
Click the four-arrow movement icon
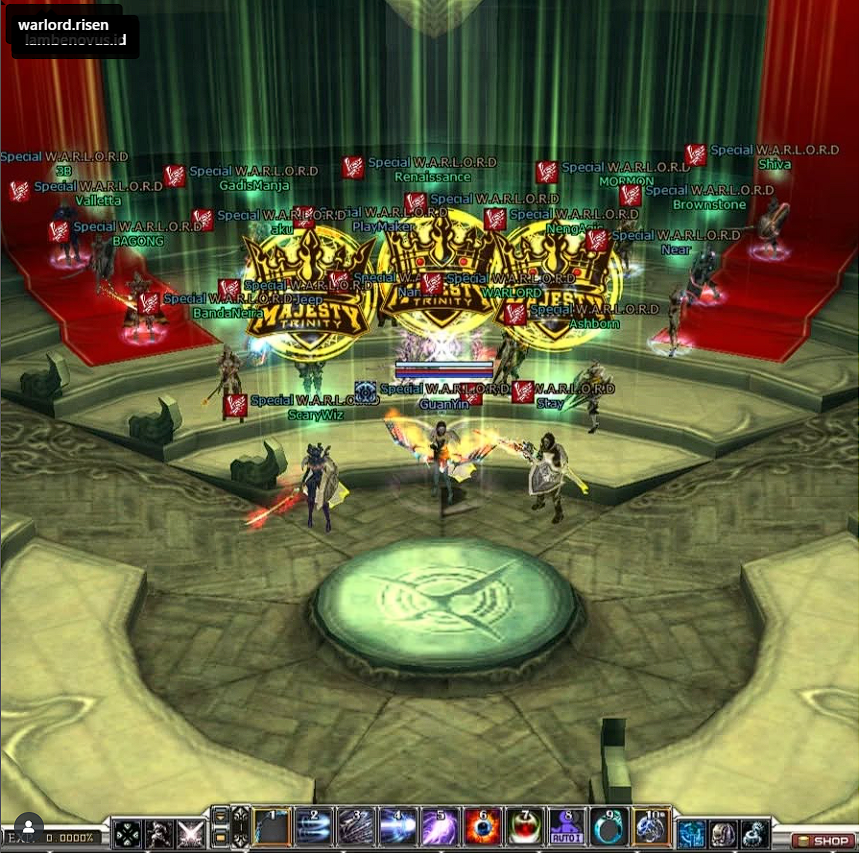127,834
